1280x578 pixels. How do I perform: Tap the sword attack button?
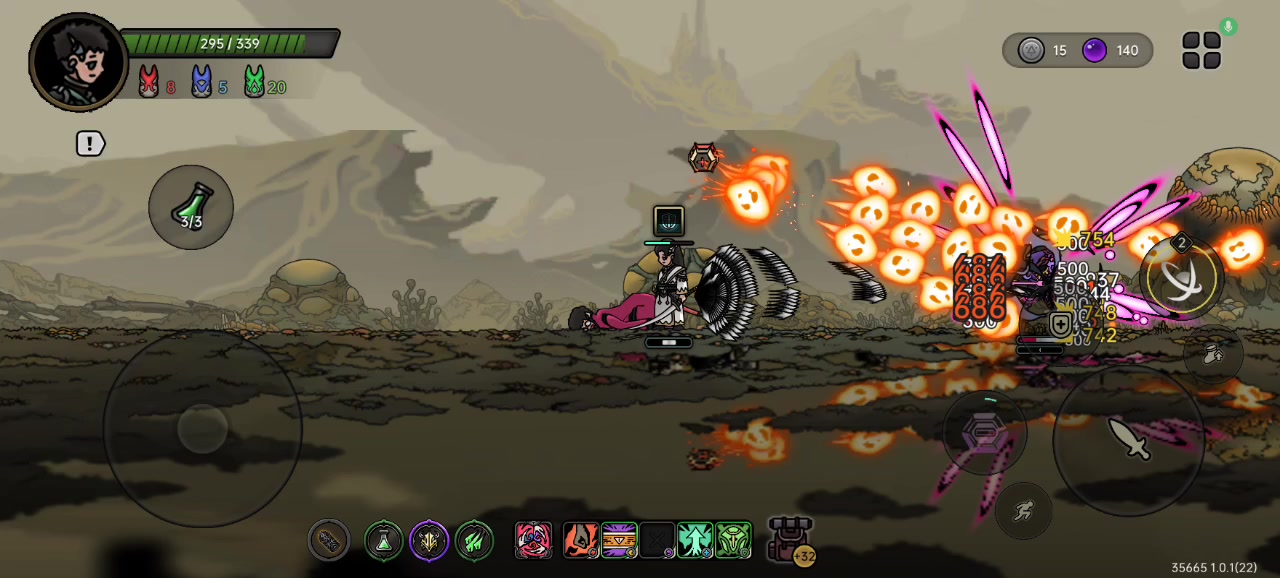[1129, 438]
